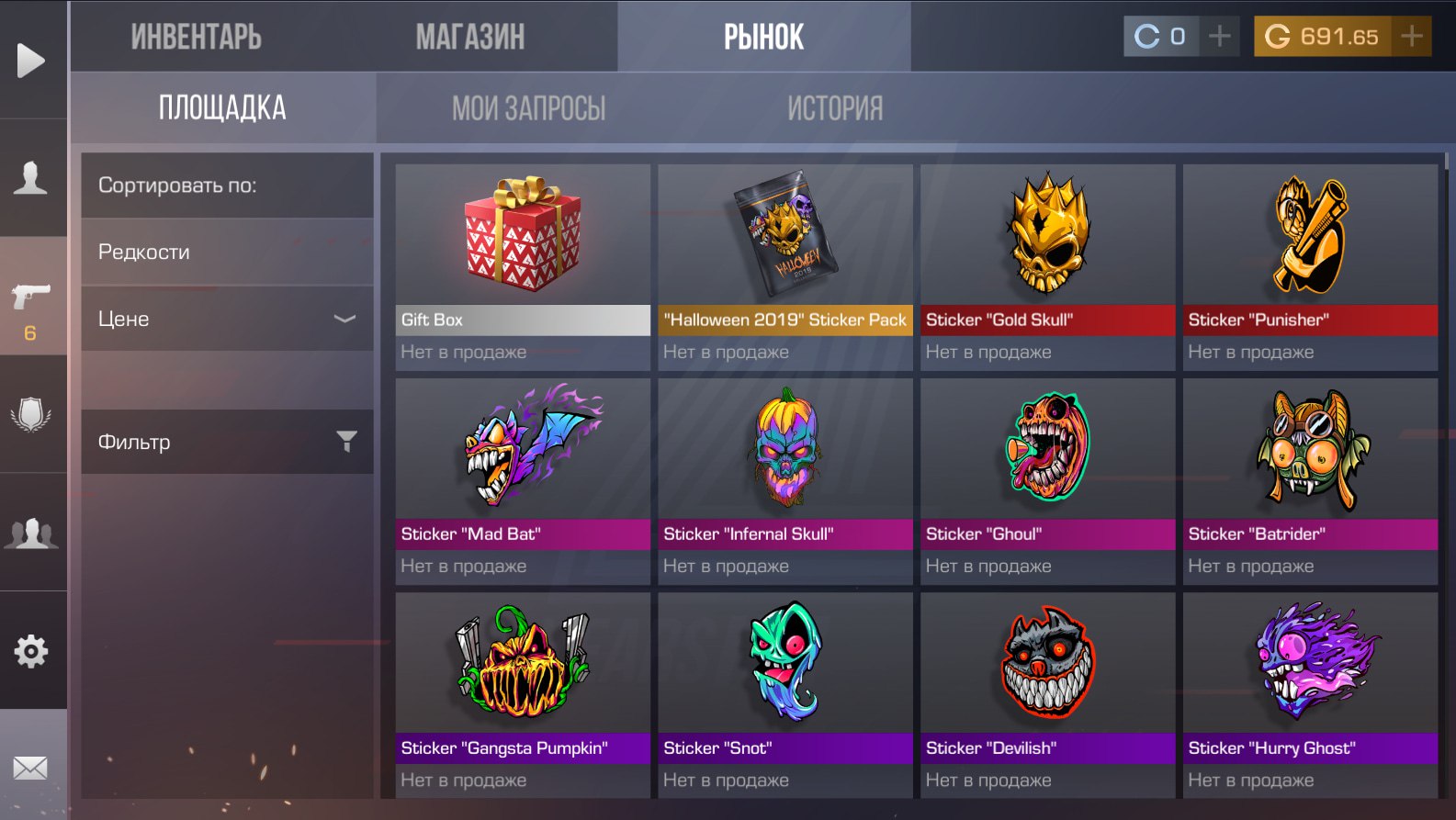The width and height of the screenshot is (1456, 820).
Task: Toggle sorting by Цене
Action: coord(227,319)
